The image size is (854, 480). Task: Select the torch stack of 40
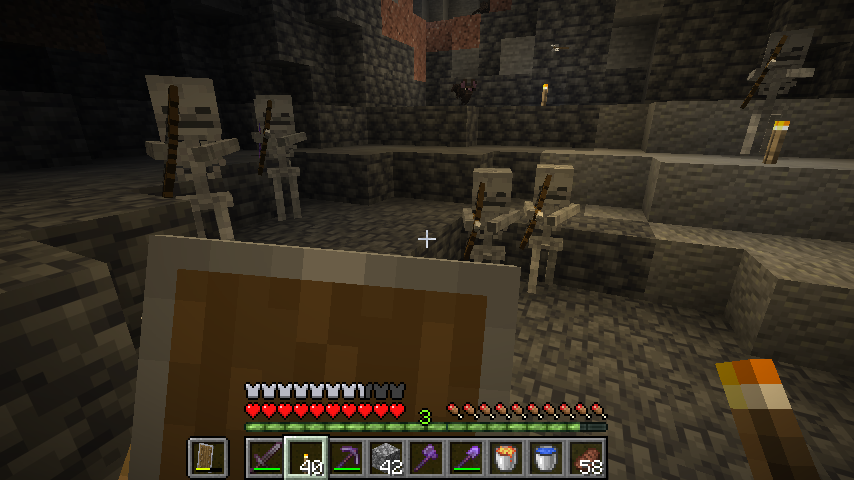(305, 458)
